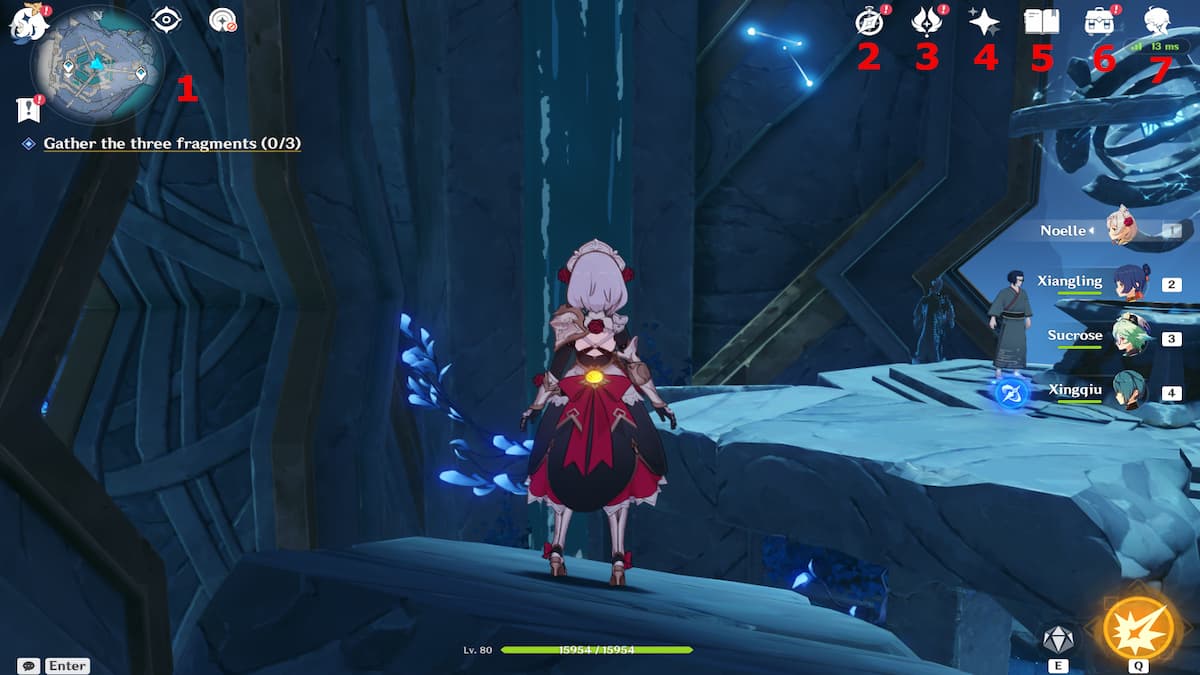
Task: Open the Battle Pass winged icon
Action: click(926, 21)
